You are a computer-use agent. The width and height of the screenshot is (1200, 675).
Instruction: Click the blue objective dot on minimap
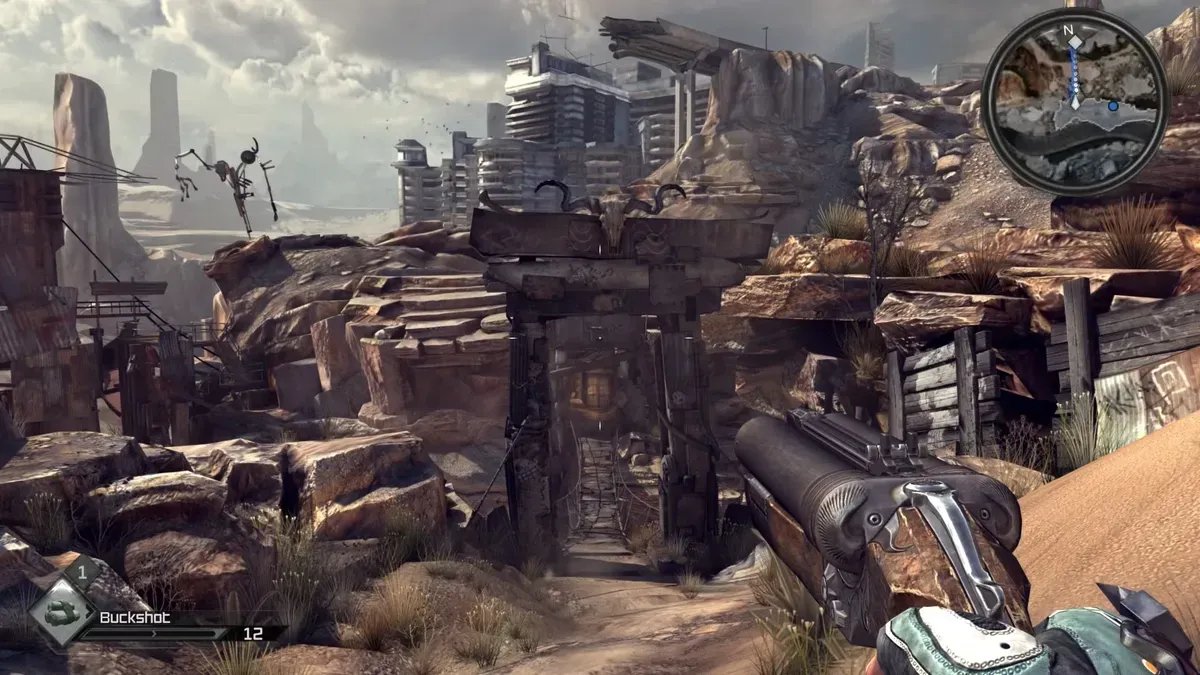[1112, 105]
